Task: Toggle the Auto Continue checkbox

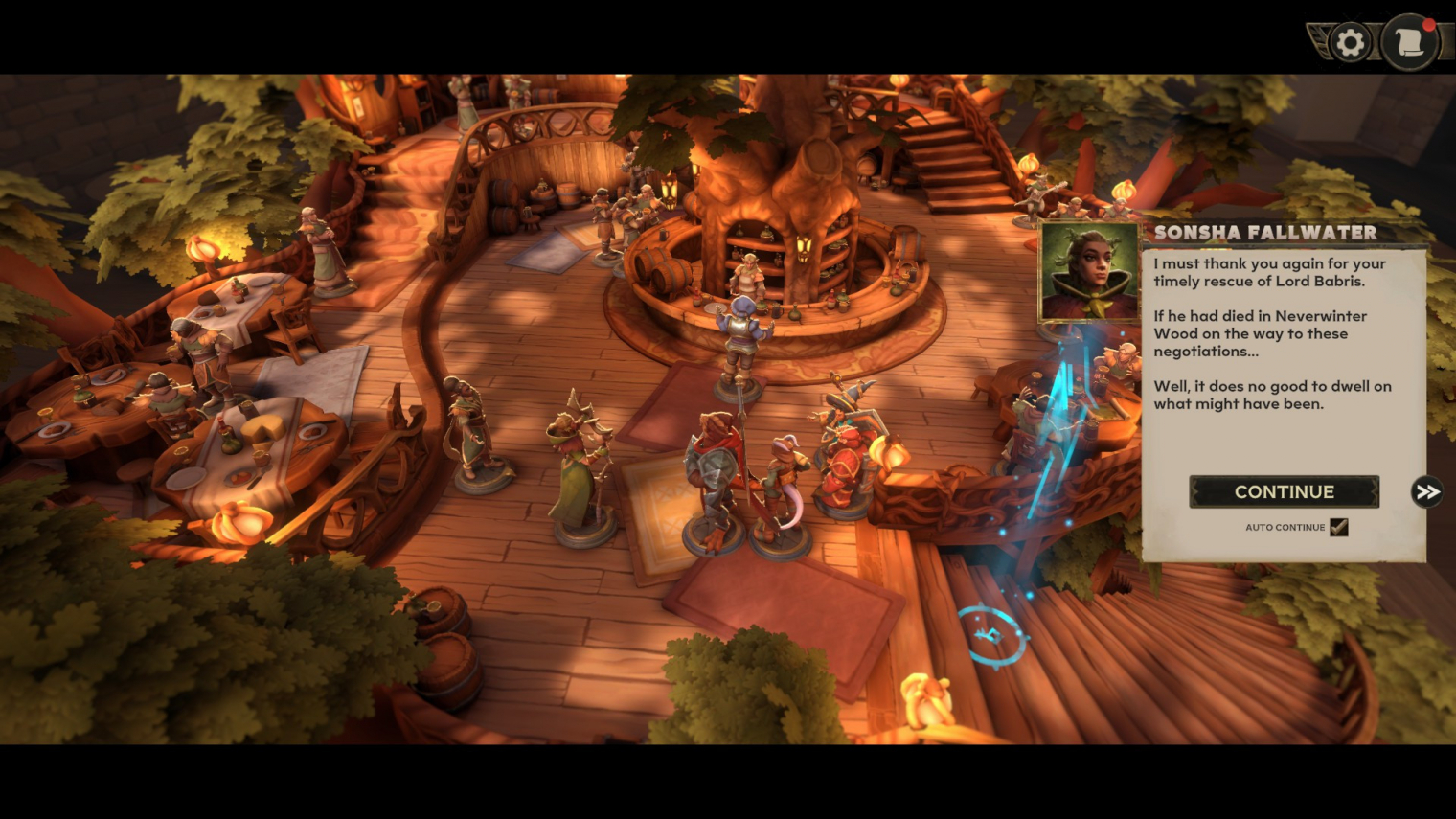Action: pyautogui.click(x=1339, y=527)
